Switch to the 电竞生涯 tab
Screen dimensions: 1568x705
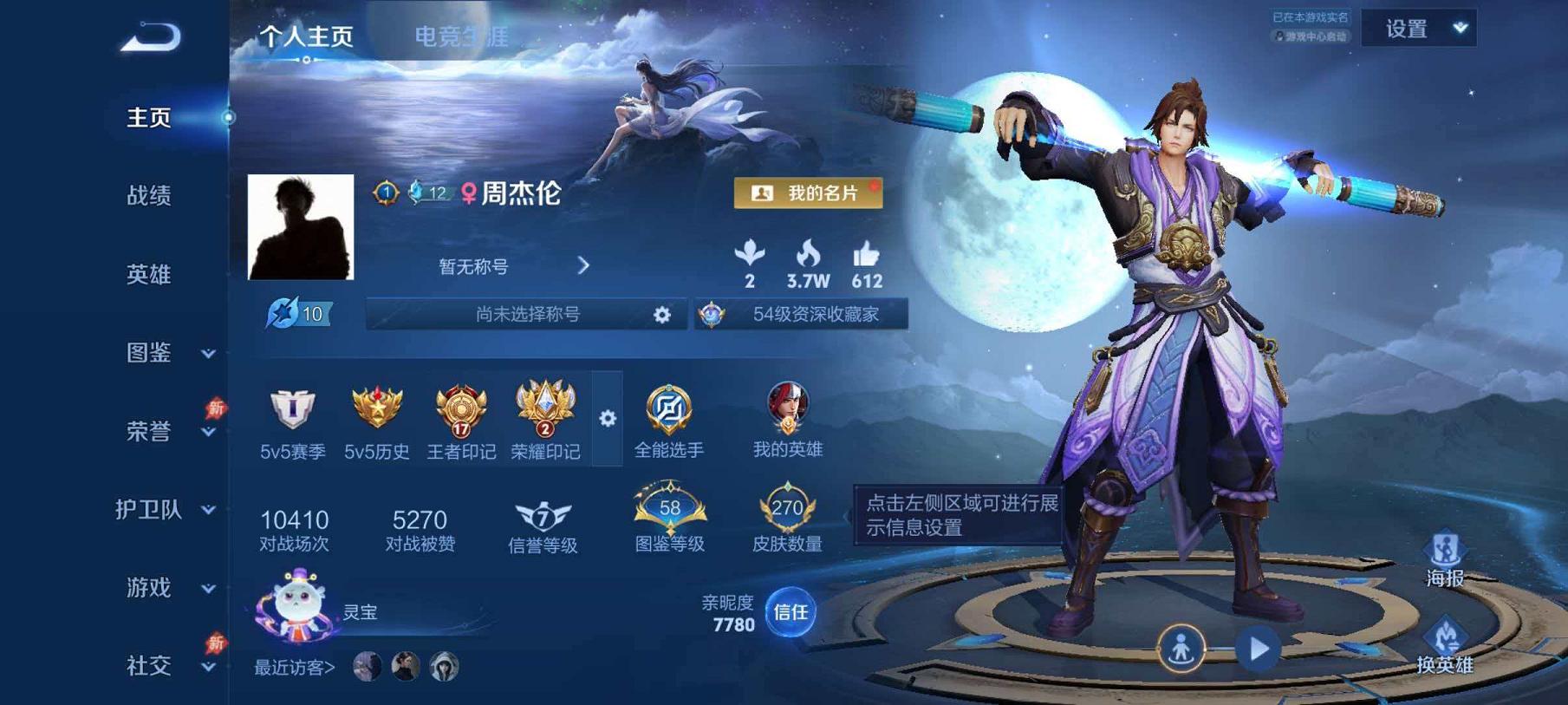[x=464, y=36]
